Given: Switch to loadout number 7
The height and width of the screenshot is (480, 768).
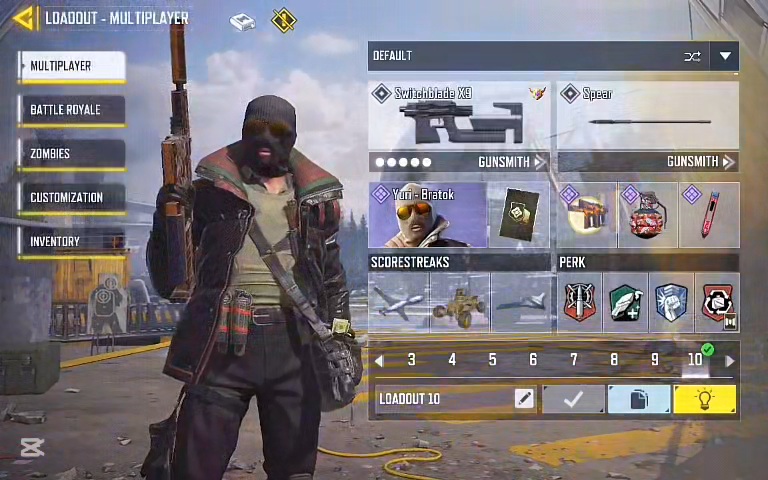Looking at the screenshot, I should coord(573,360).
